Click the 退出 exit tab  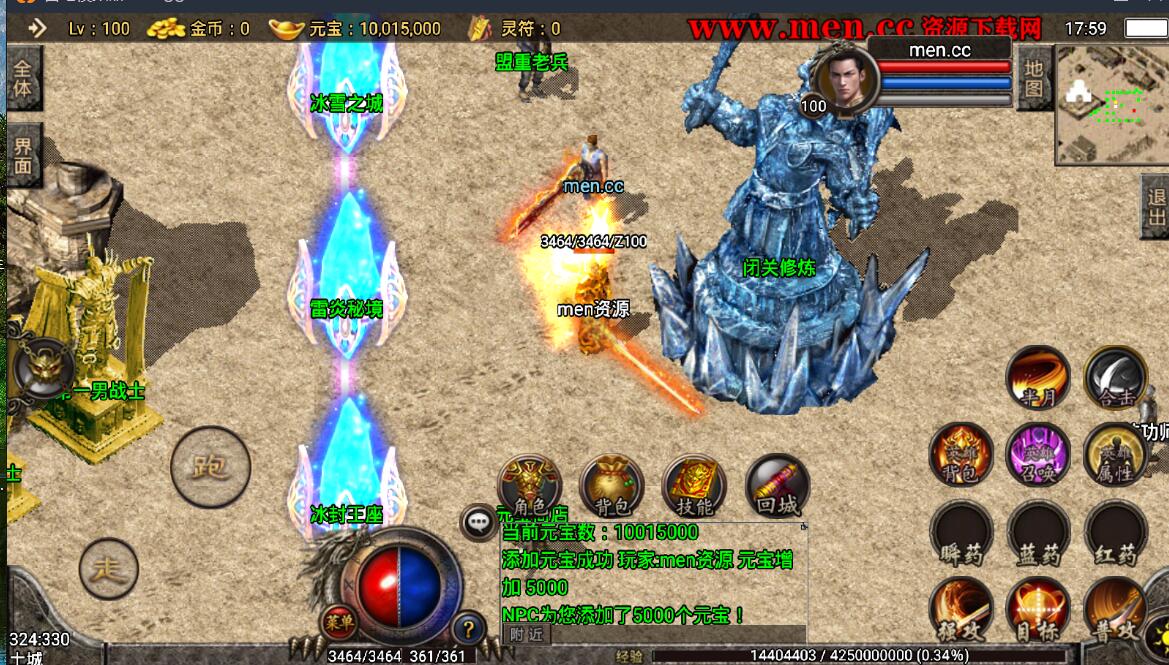(x=1155, y=207)
